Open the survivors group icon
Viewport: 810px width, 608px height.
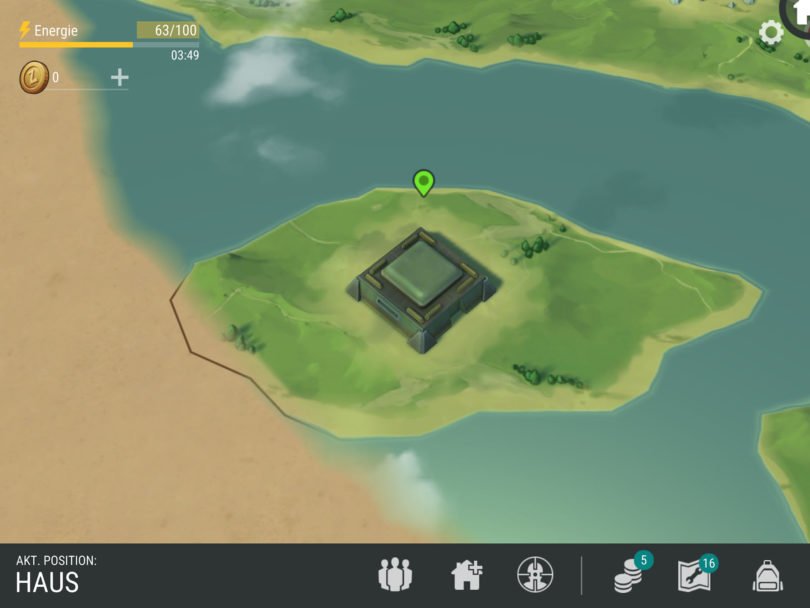[x=394, y=575]
